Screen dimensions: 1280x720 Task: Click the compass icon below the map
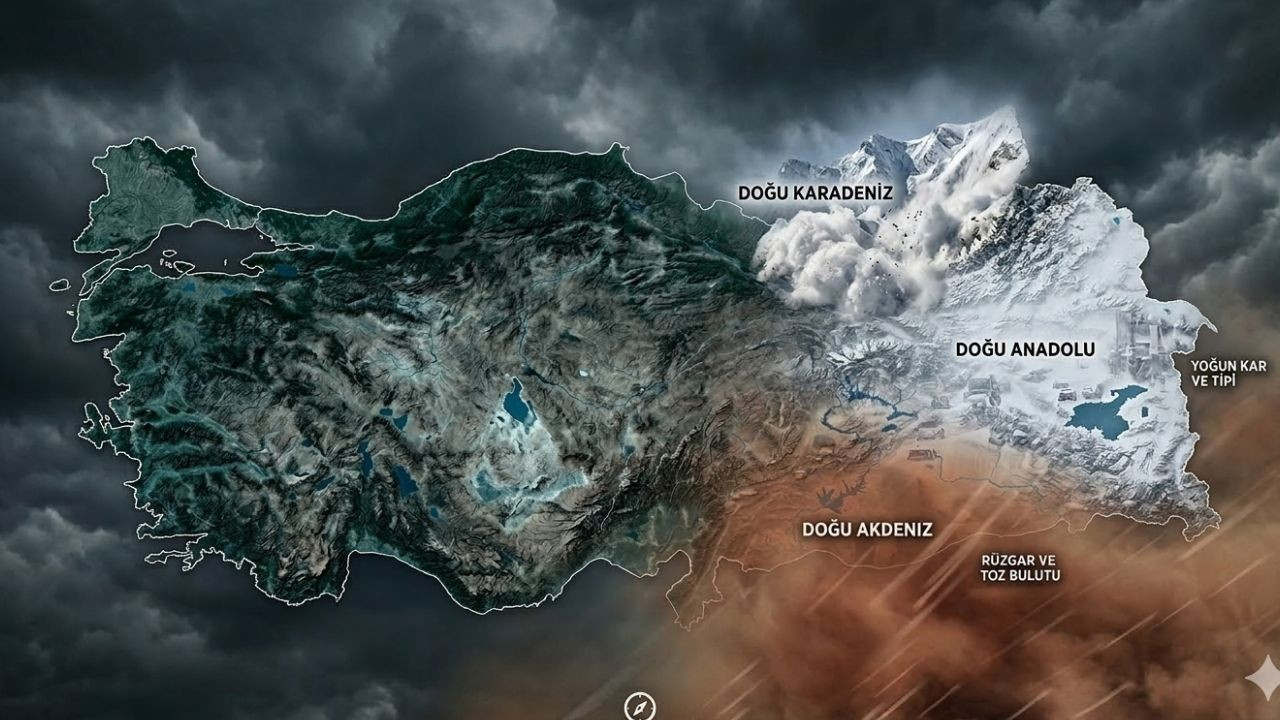point(638,706)
